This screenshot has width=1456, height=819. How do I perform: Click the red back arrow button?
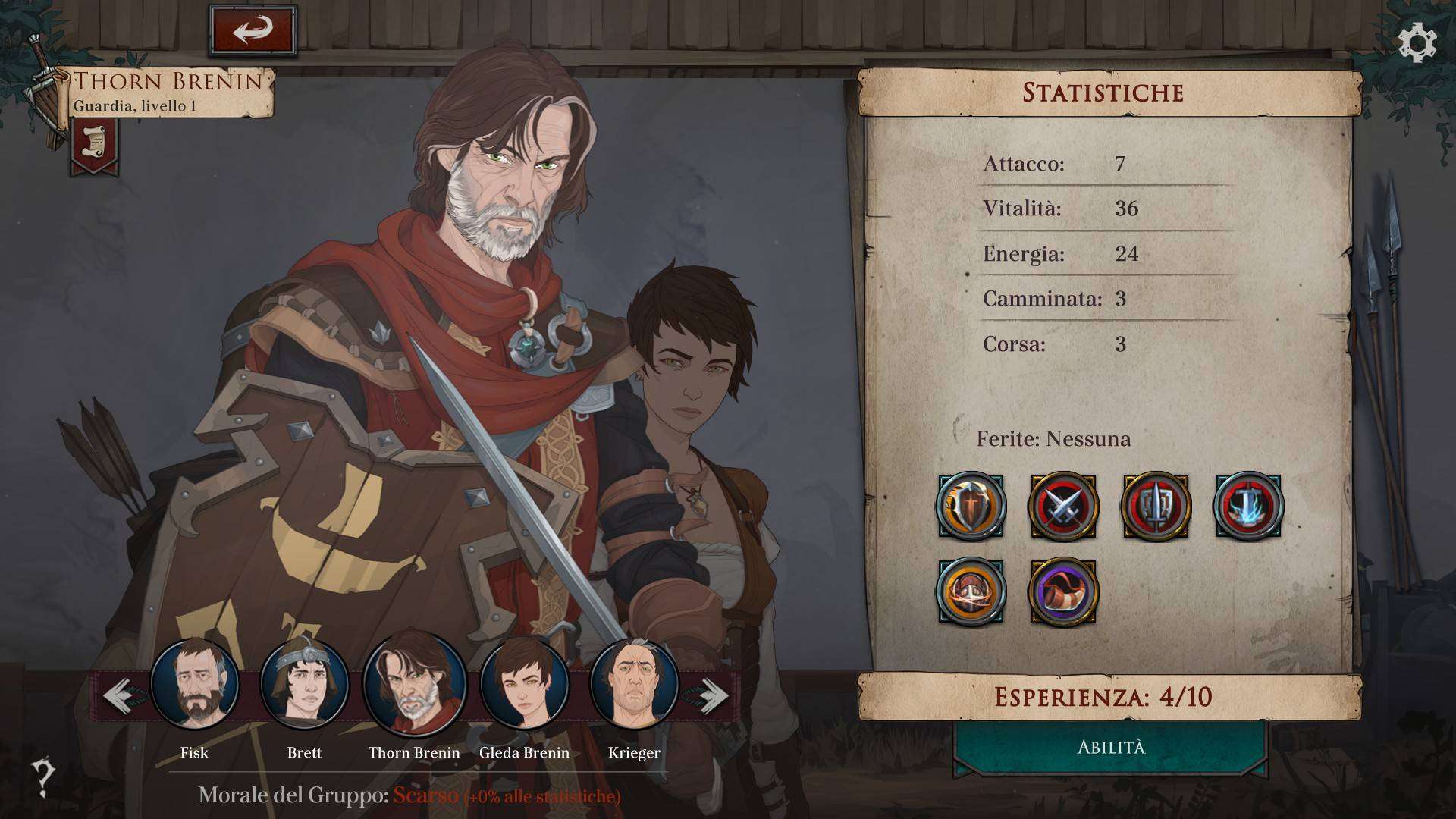253,31
